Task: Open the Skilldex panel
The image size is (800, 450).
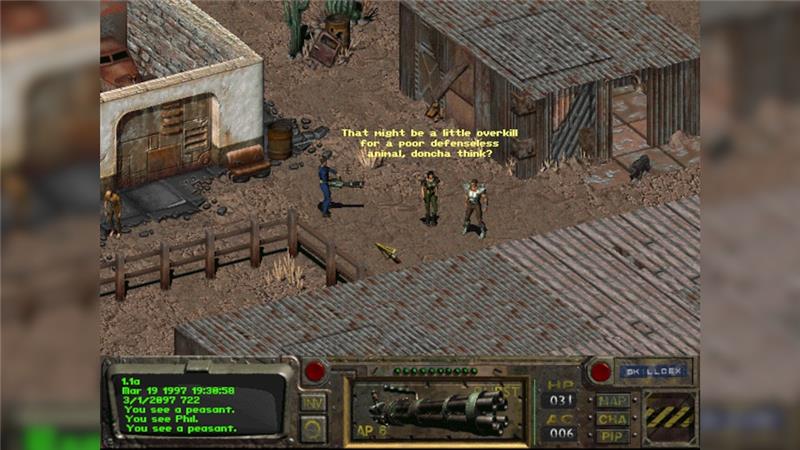Action: pyautogui.click(x=652, y=370)
